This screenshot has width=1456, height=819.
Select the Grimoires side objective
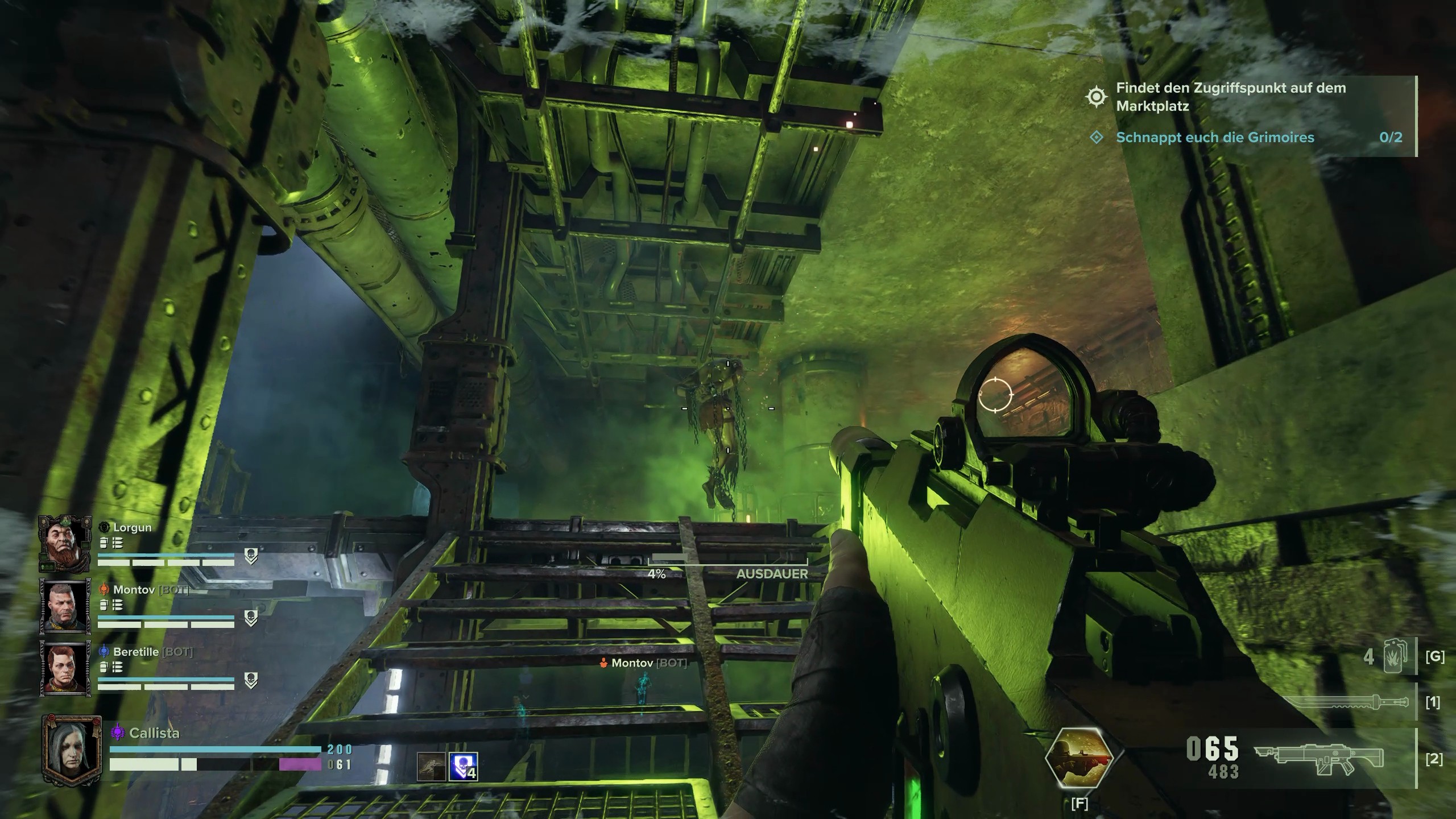tap(1214, 138)
